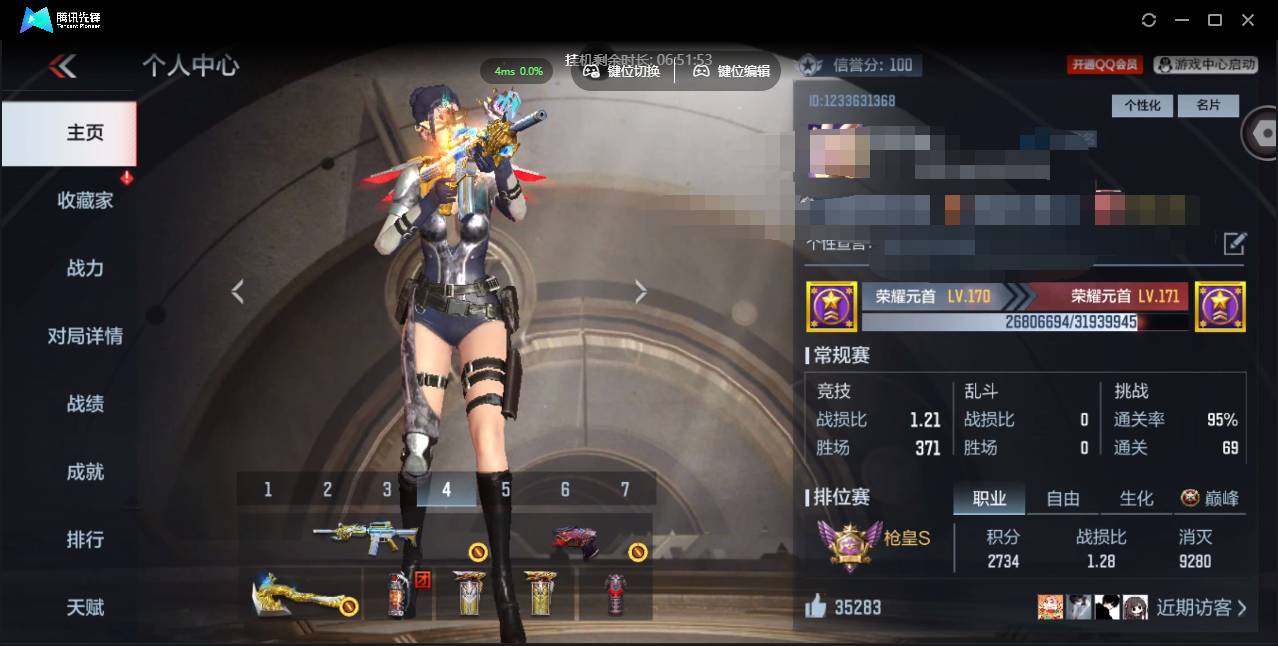
Task: Edit the personal signature
Action: click(1235, 243)
